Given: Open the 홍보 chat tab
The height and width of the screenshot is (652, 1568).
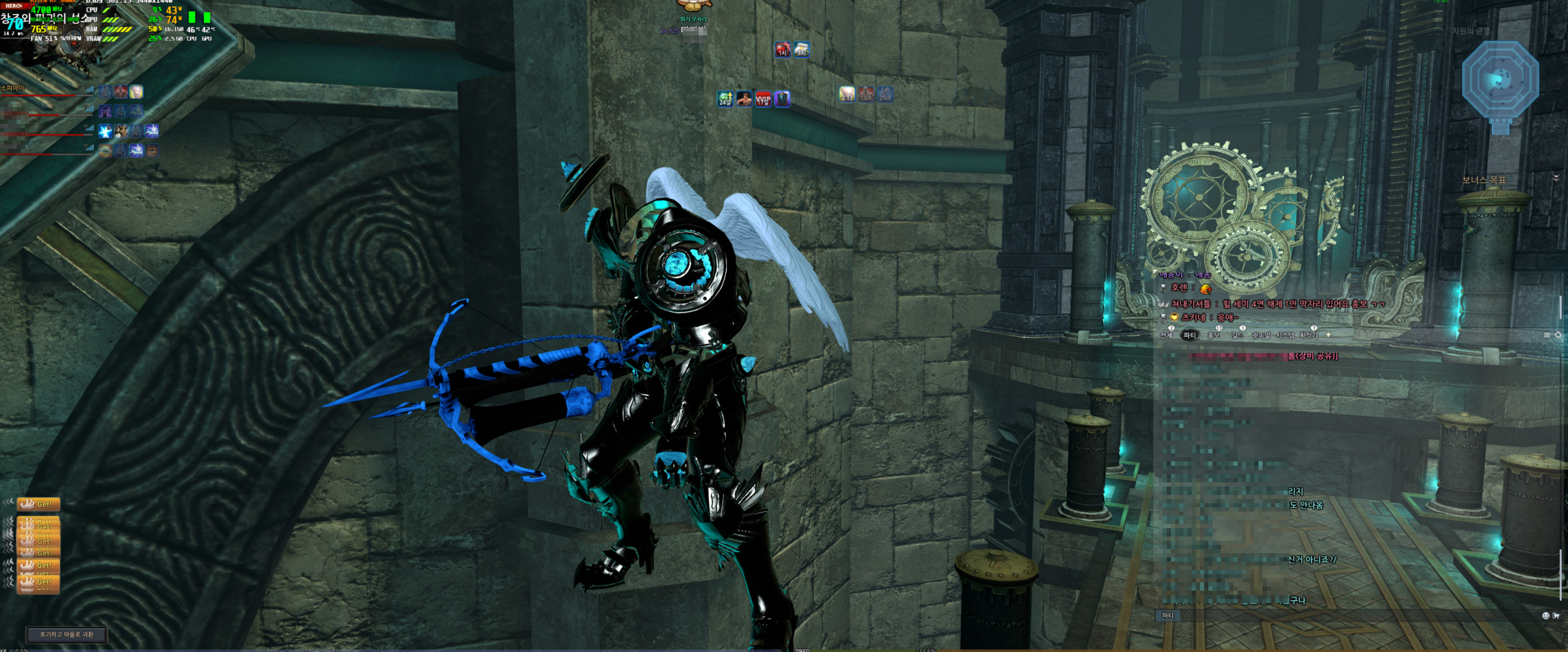Looking at the screenshot, I should 1214,336.
